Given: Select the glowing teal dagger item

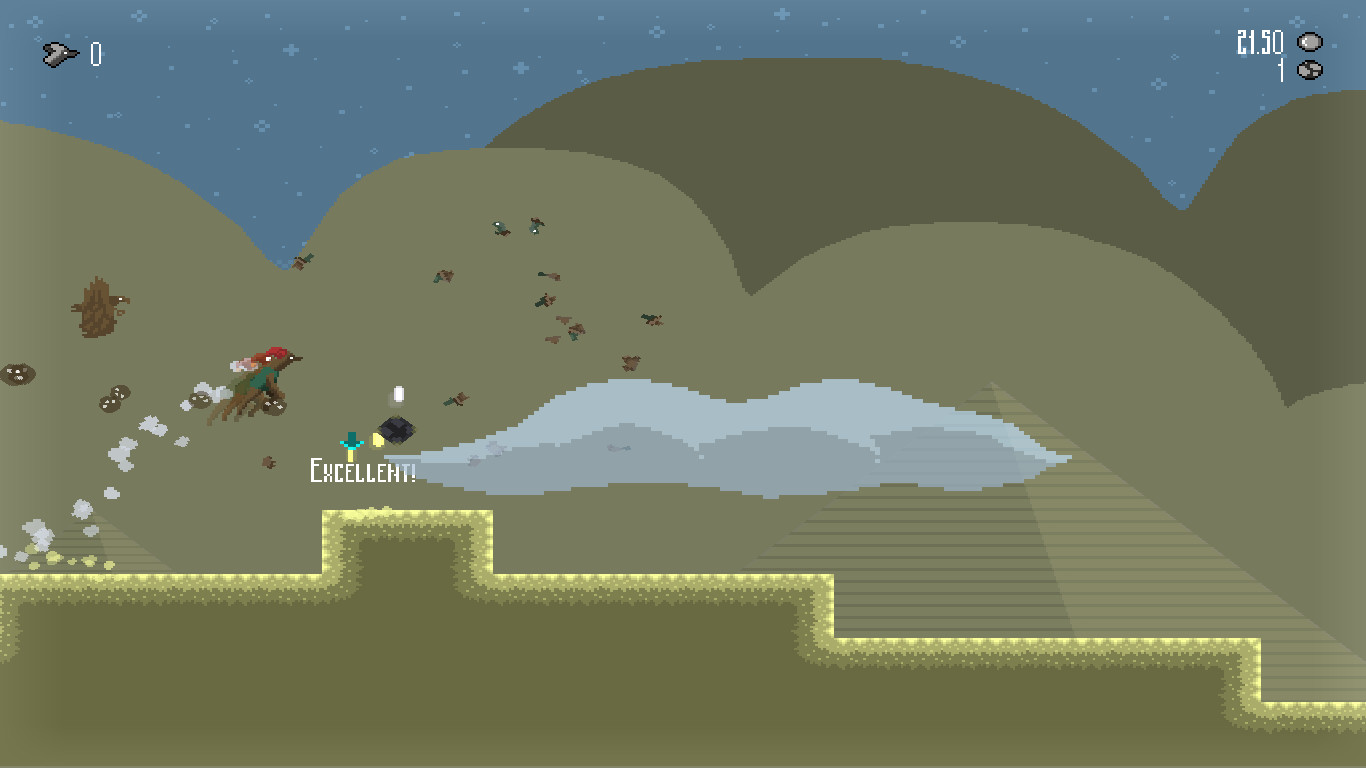Looking at the screenshot, I should point(350,440).
